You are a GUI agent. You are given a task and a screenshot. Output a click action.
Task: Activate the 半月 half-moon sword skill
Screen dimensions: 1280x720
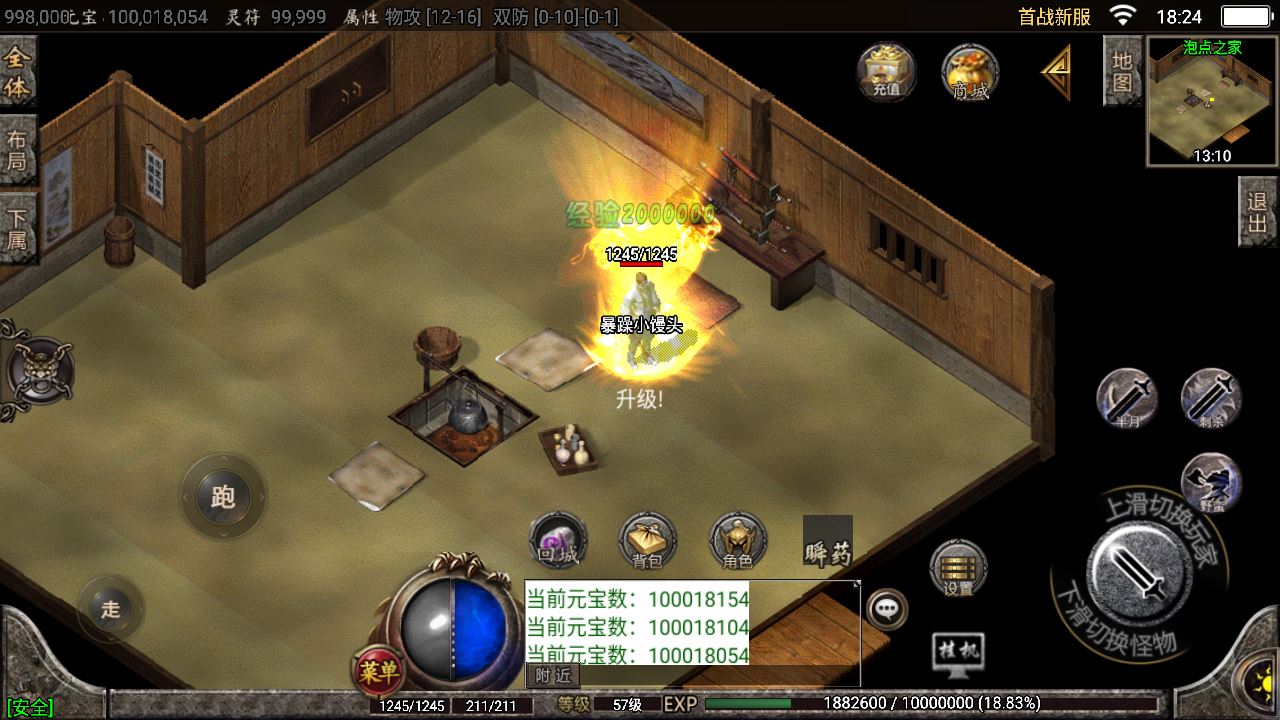click(x=1127, y=398)
